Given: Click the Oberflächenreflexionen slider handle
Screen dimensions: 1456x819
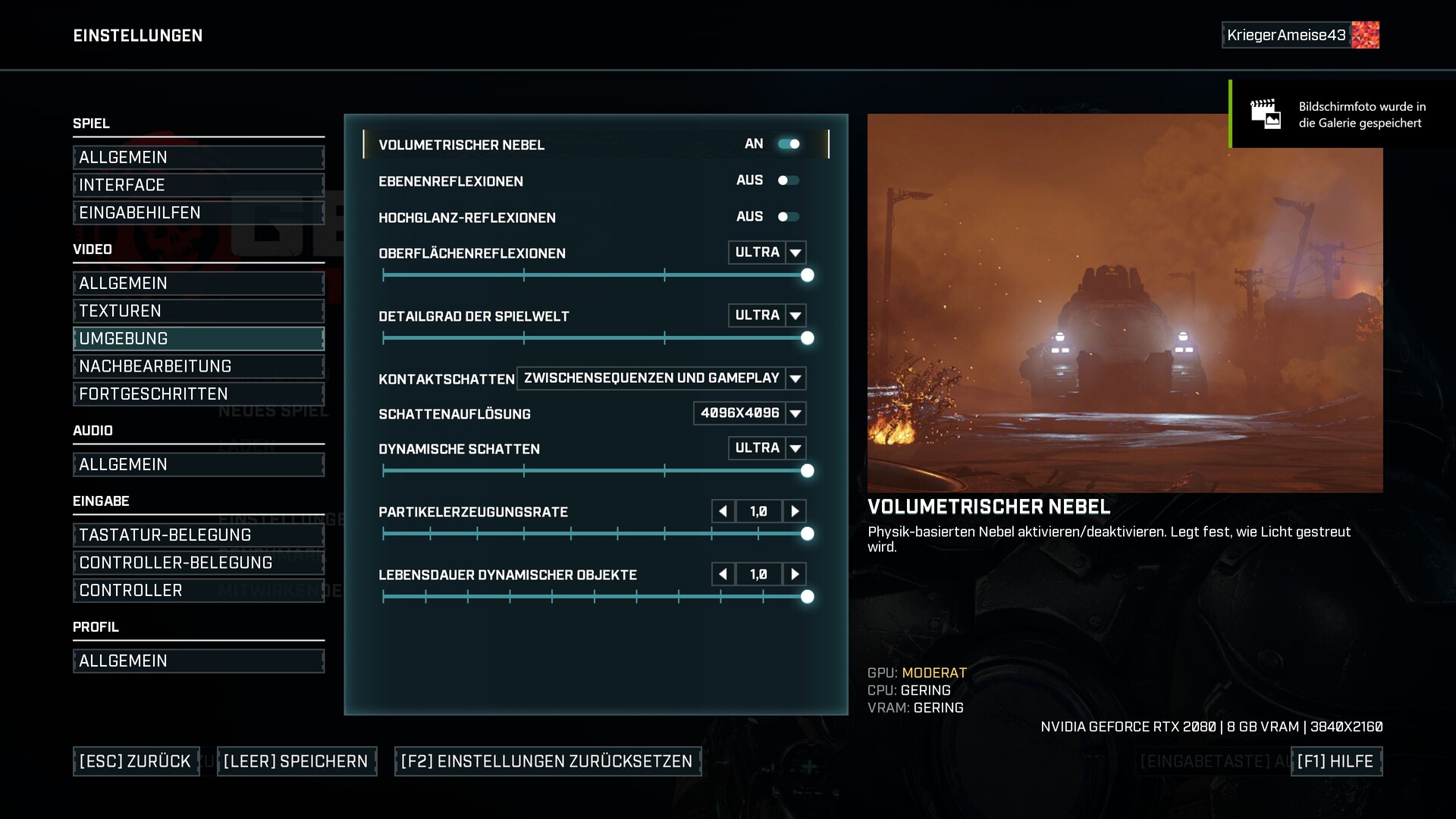Looking at the screenshot, I should (x=808, y=275).
